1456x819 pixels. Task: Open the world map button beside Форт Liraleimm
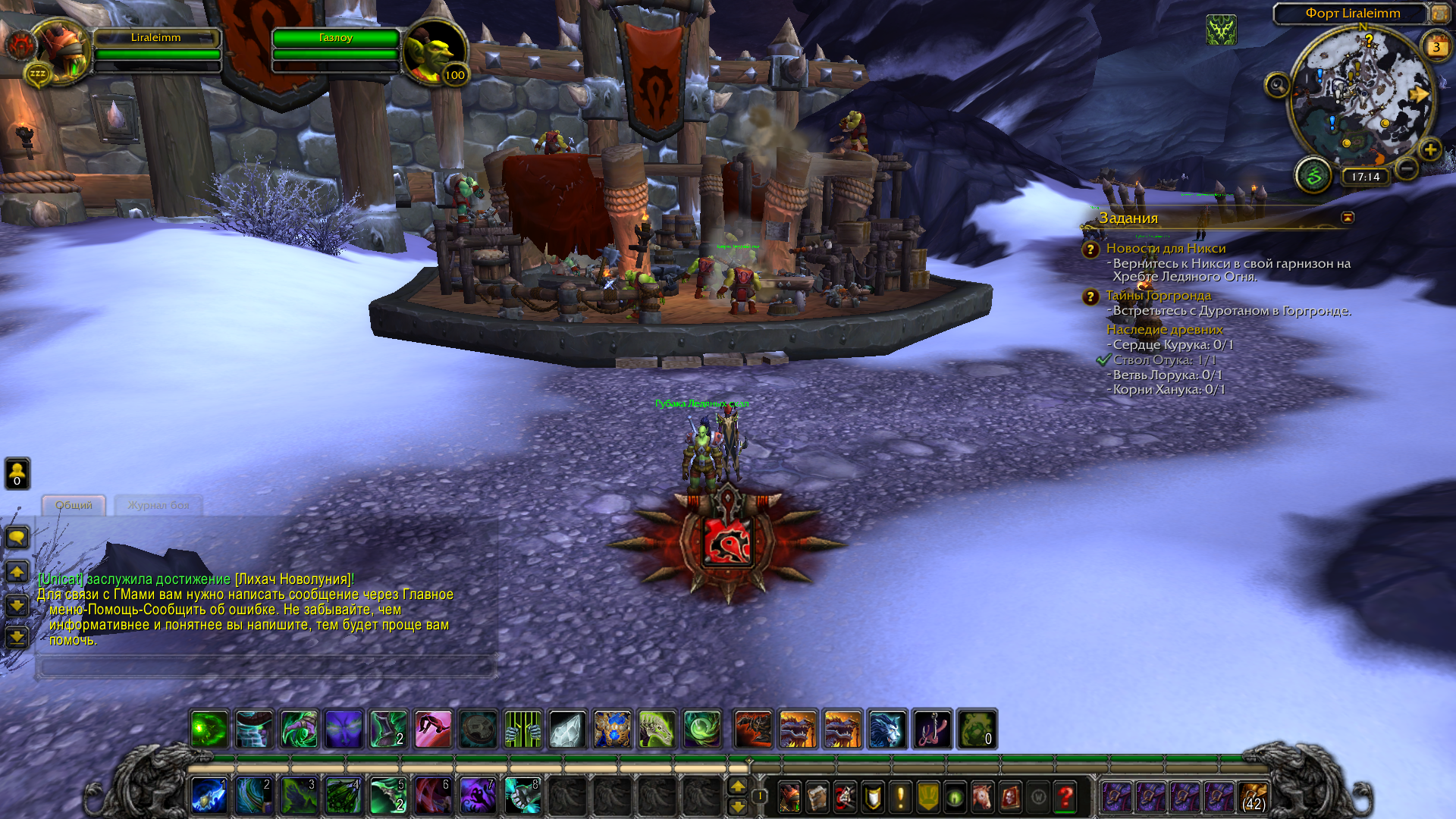(x=1439, y=14)
